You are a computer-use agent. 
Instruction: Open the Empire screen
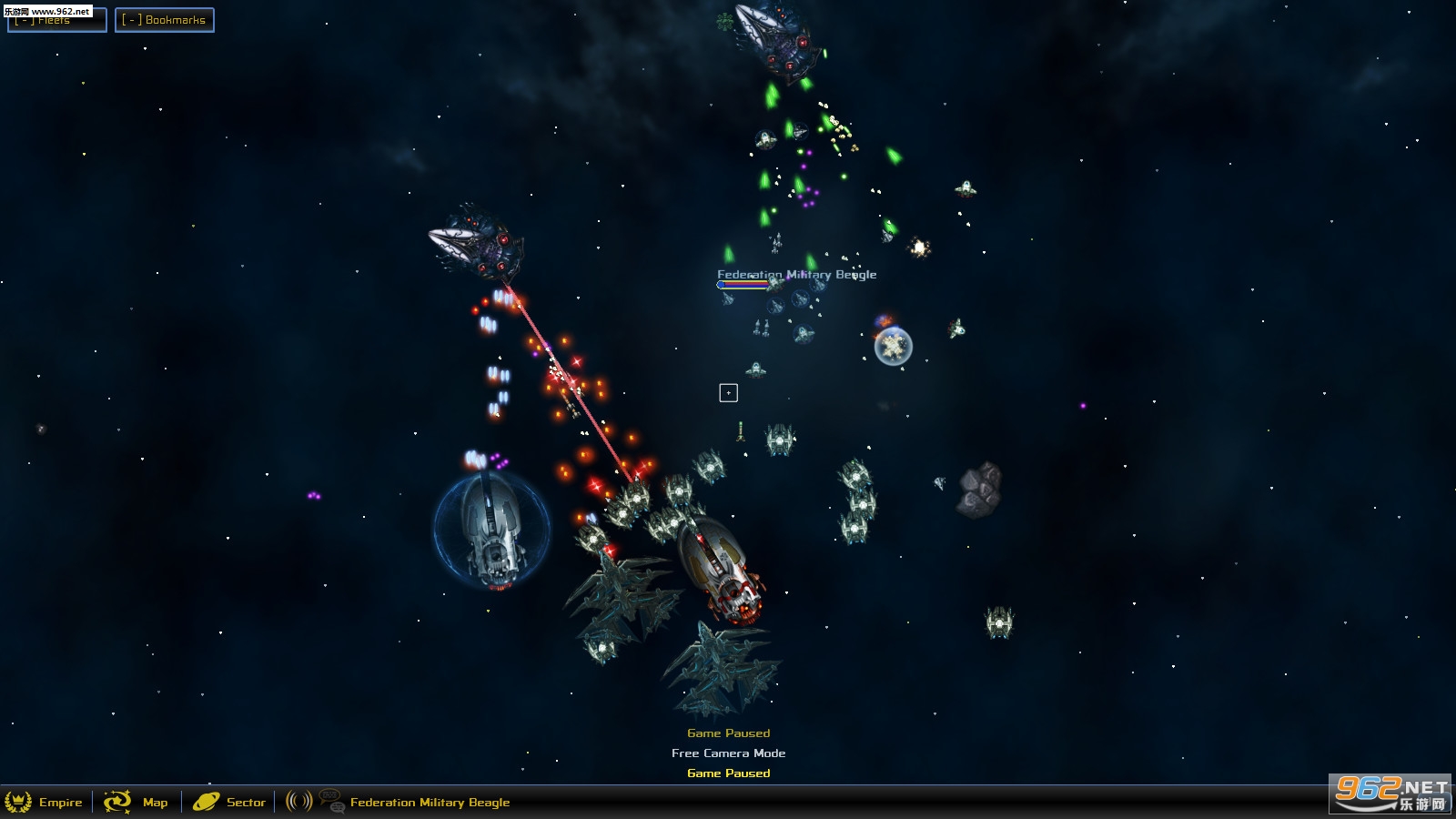[x=45, y=802]
